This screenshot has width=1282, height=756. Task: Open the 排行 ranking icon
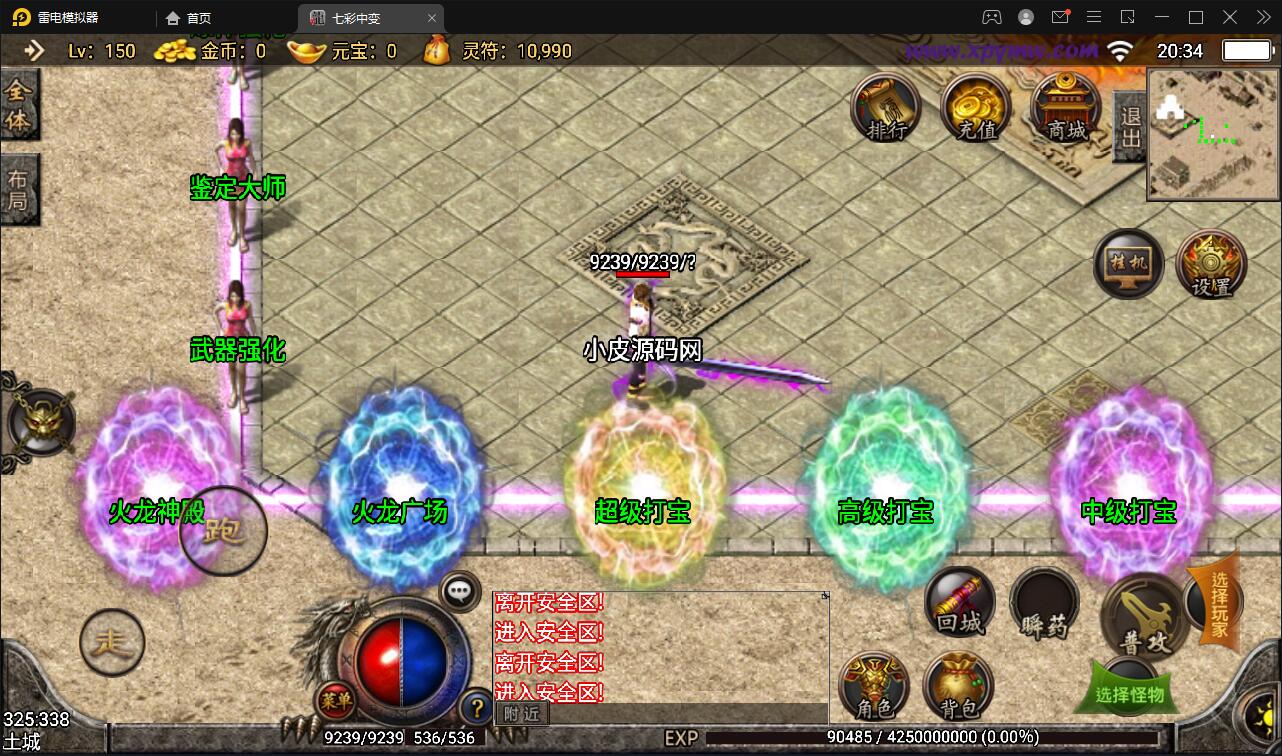click(x=886, y=108)
